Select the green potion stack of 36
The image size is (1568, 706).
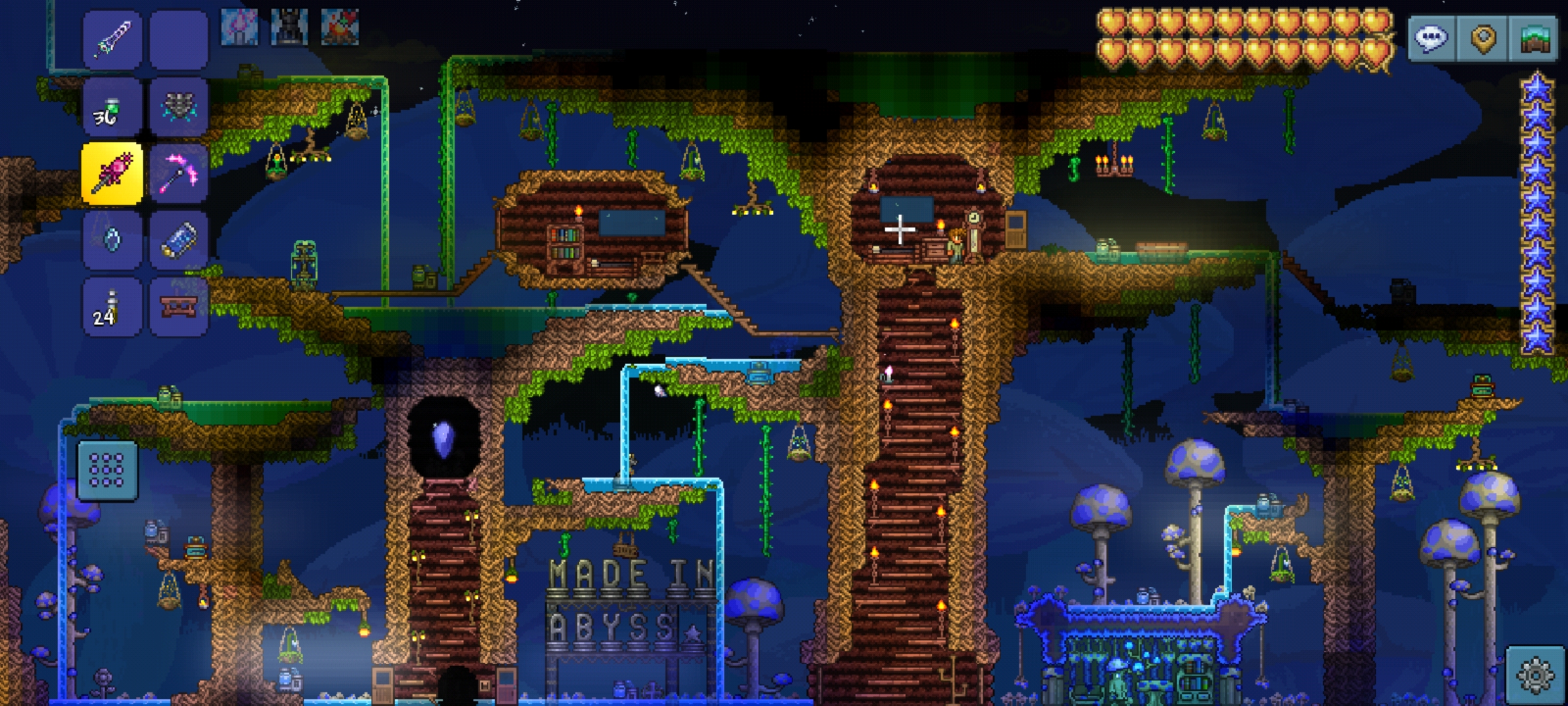pyautogui.click(x=112, y=108)
